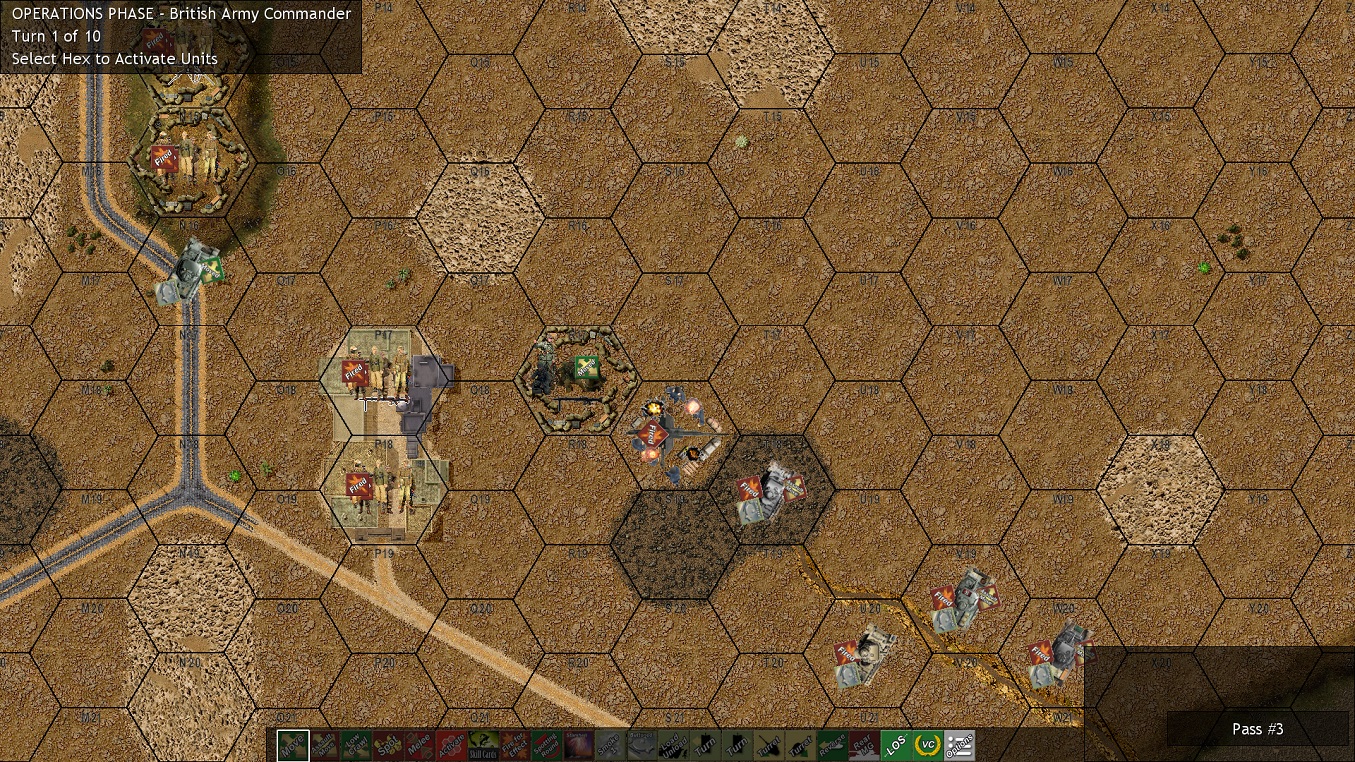Image resolution: width=1355 pixels, height=762 pixels.
Task: Choose the Reverse movement icon
Action: tap(835, 745)
